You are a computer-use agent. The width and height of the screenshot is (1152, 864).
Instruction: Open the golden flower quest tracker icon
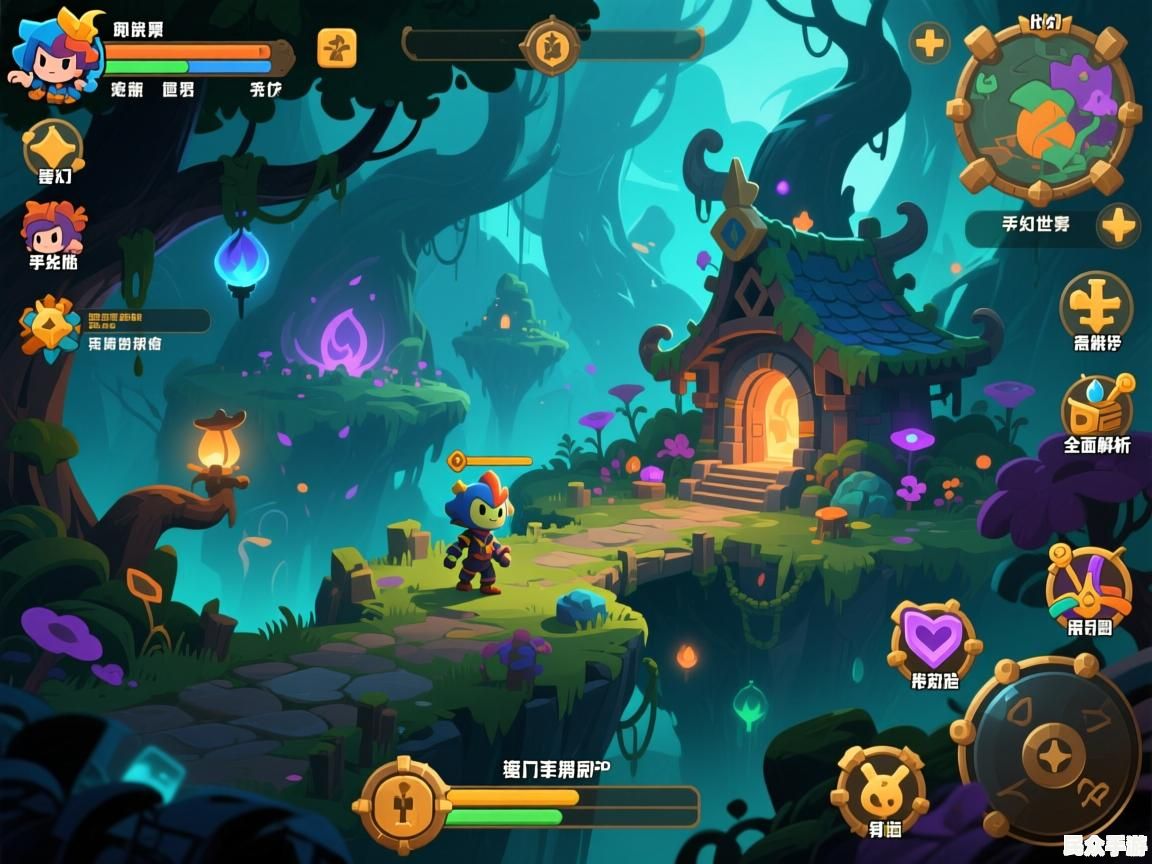click(x=50, y=325)
